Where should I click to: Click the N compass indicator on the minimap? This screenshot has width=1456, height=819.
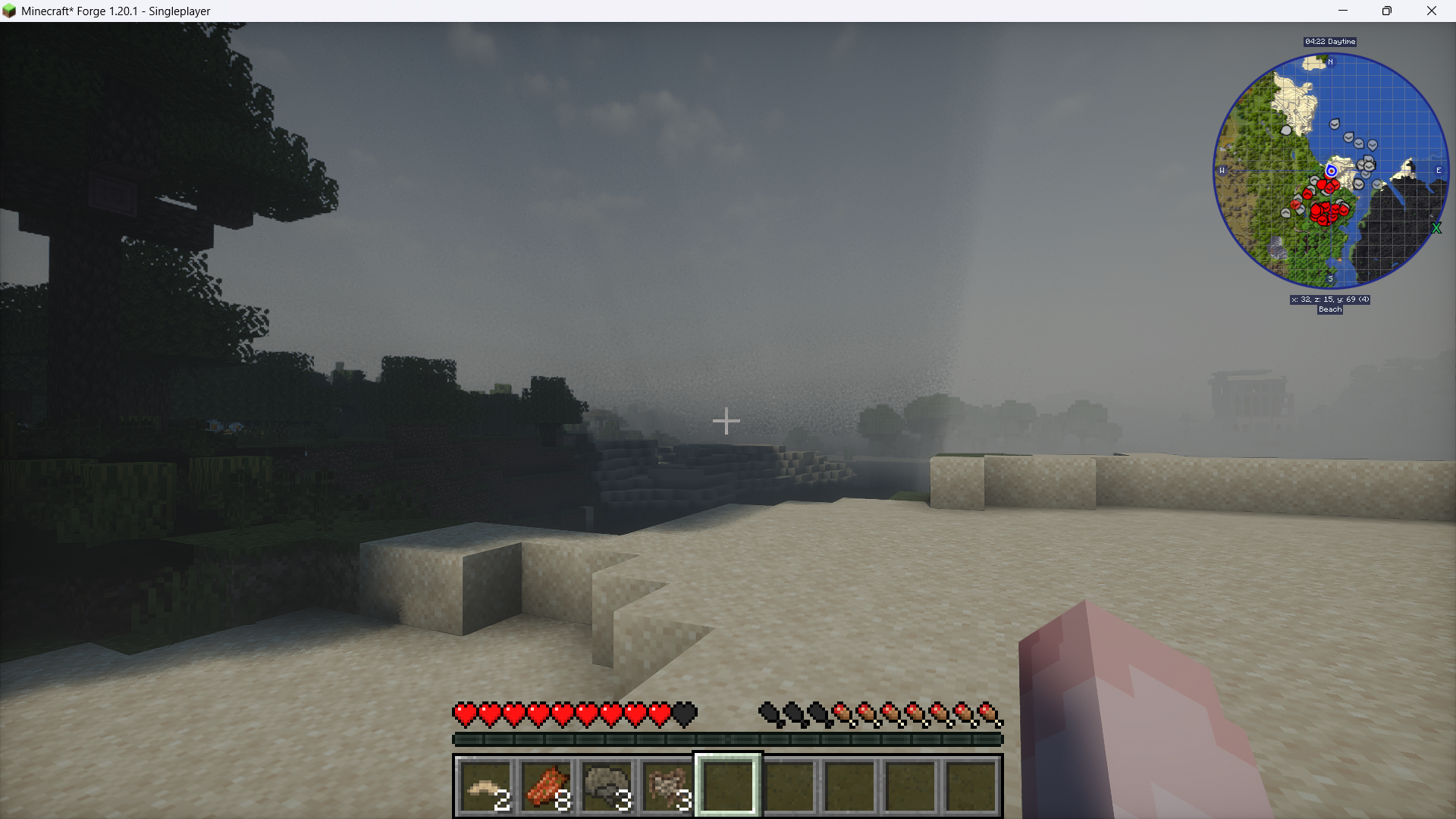[1329, 61]
